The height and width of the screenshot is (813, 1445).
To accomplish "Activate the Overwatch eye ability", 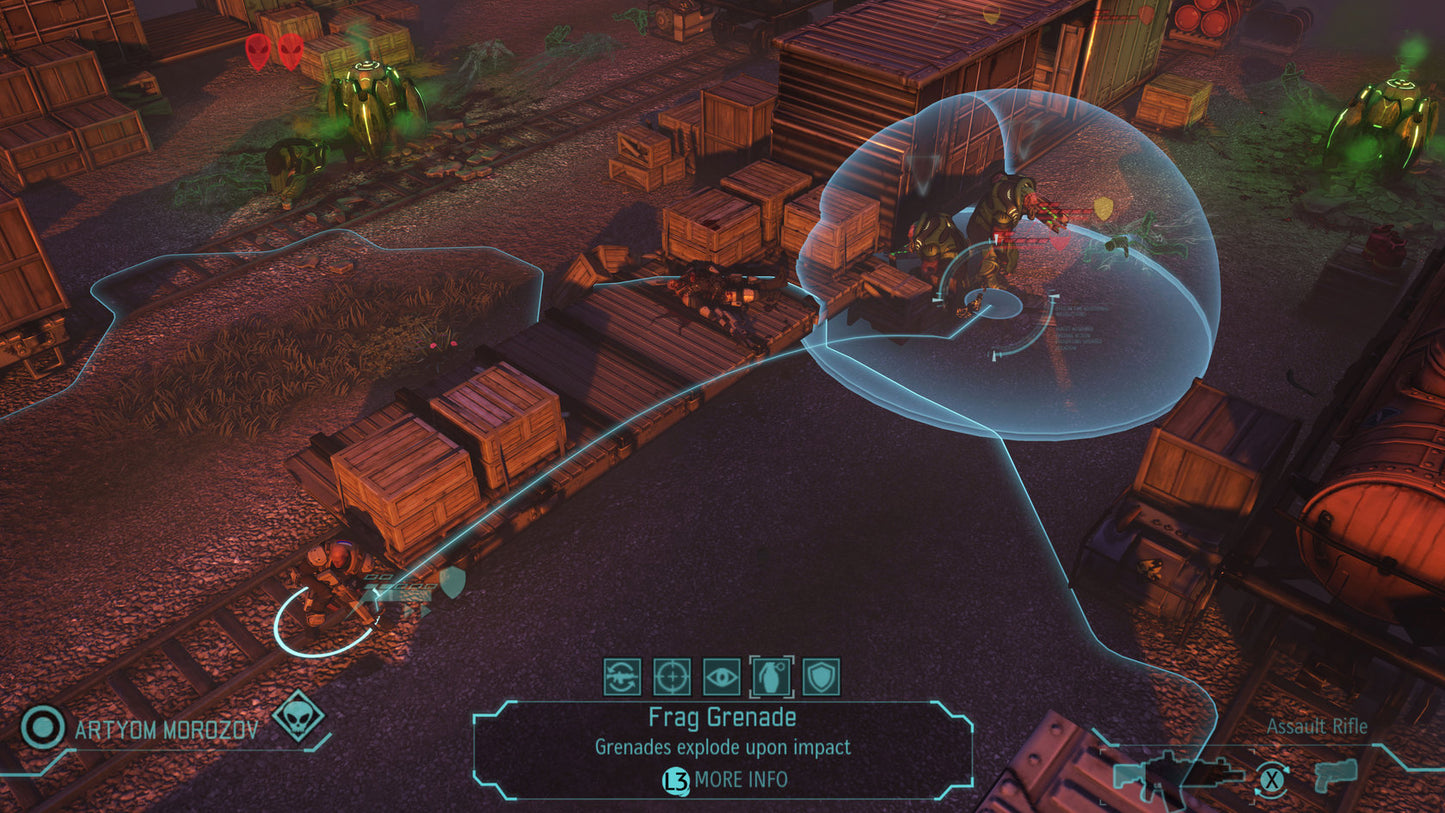I will click(722, 677).
